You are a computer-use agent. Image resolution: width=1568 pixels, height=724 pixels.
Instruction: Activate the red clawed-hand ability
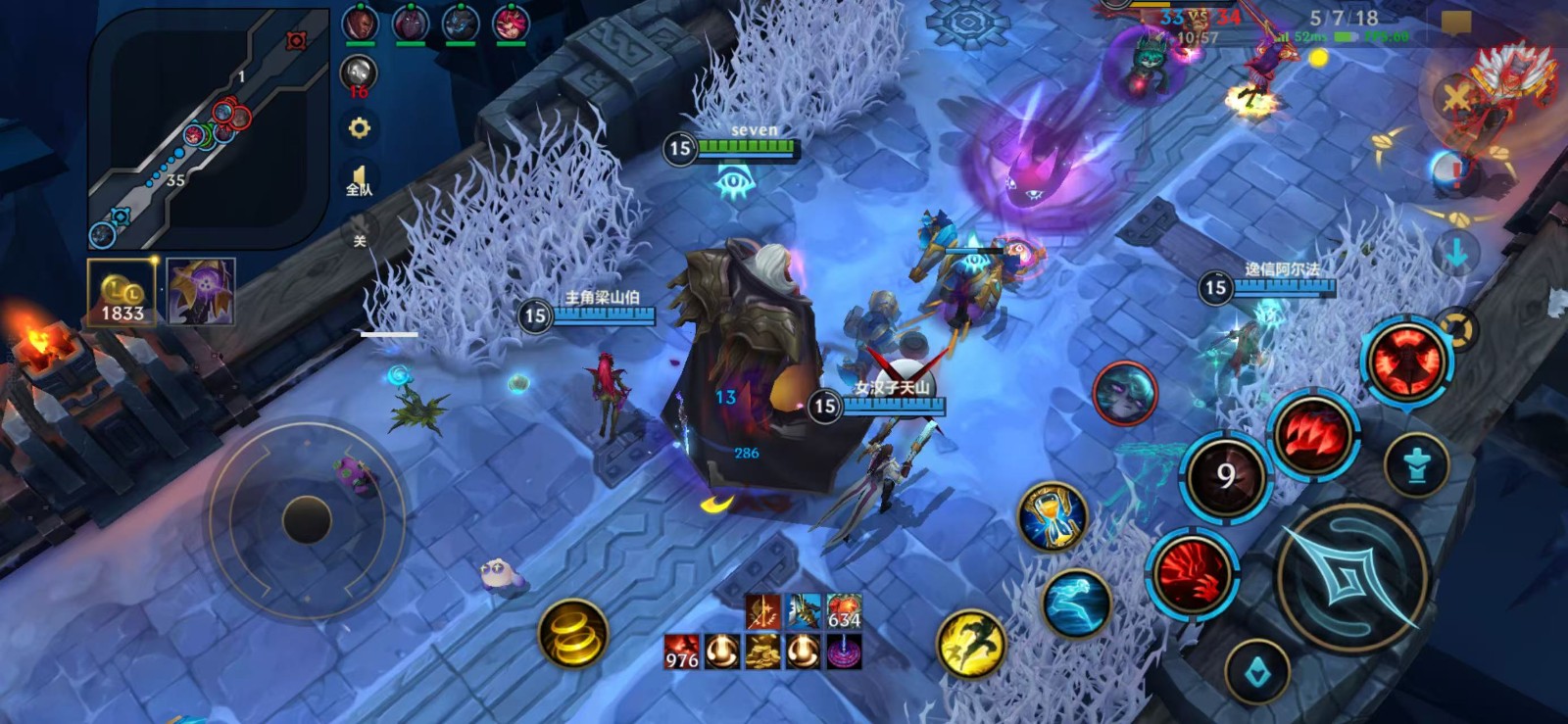[x=1193, y=575]
